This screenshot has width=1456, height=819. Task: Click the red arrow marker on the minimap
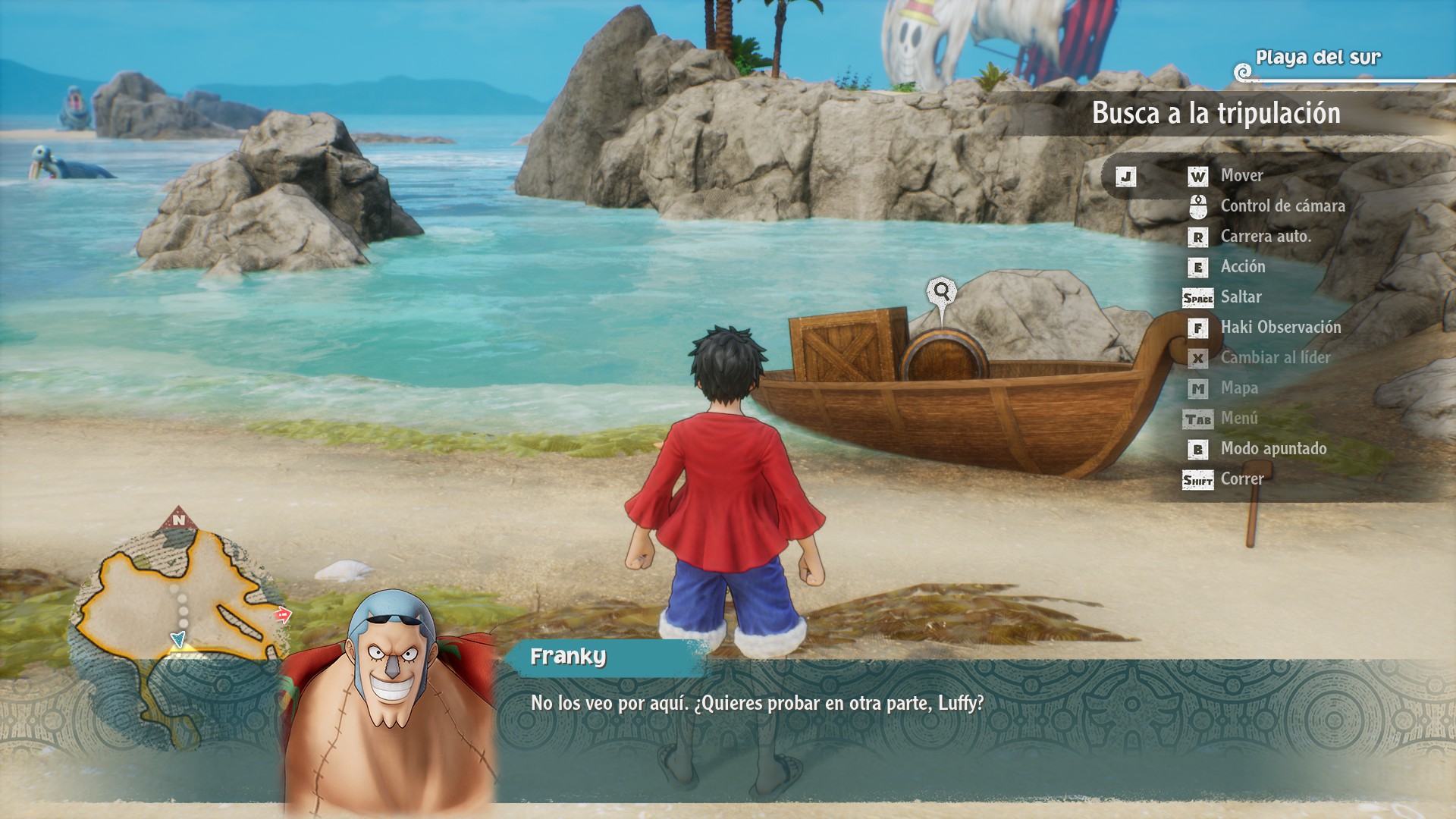(x=283, y=615)
